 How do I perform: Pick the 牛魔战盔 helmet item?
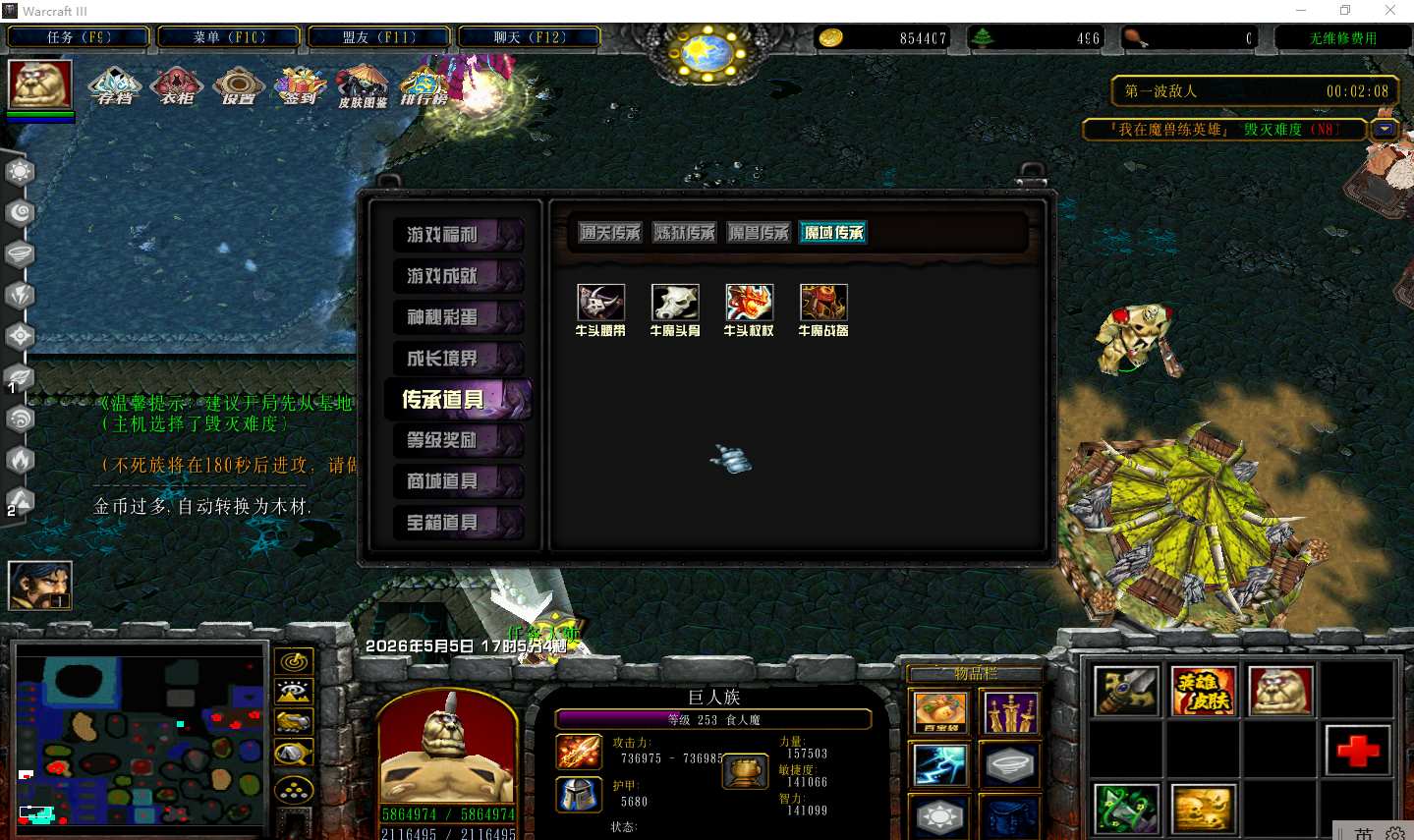[x=823, y=304]
